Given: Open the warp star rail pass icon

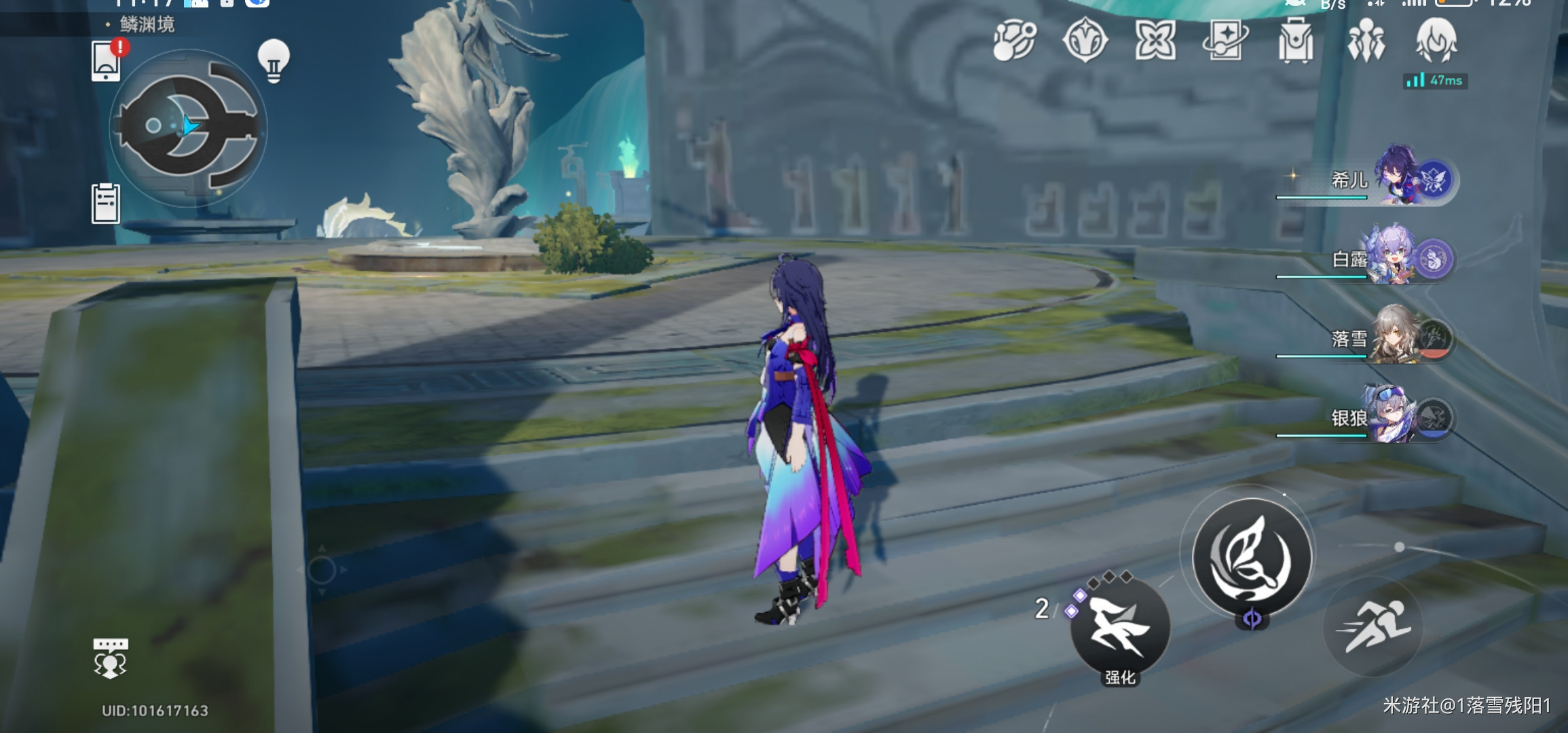Looking at the screenshot, I should click(x=1225, y=40).
